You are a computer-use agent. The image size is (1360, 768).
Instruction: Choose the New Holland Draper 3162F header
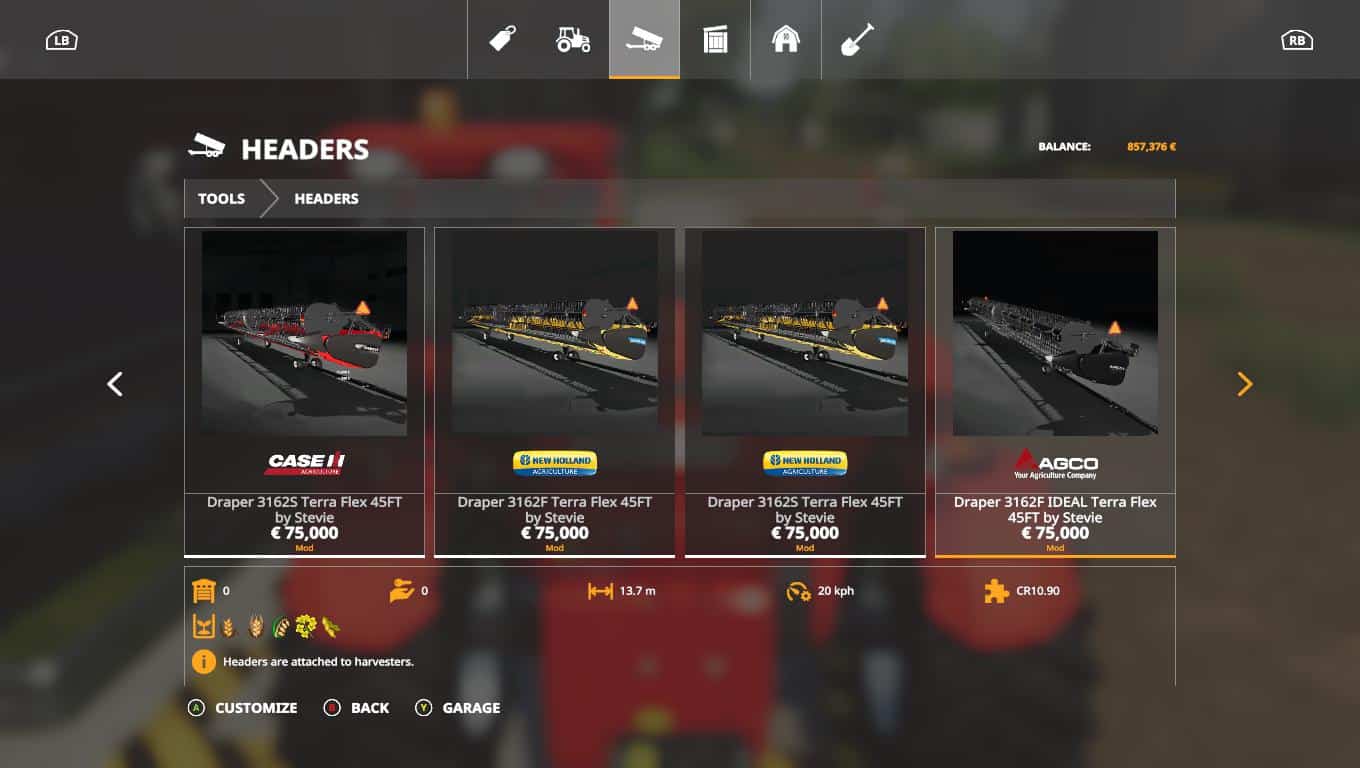(554, 391)
